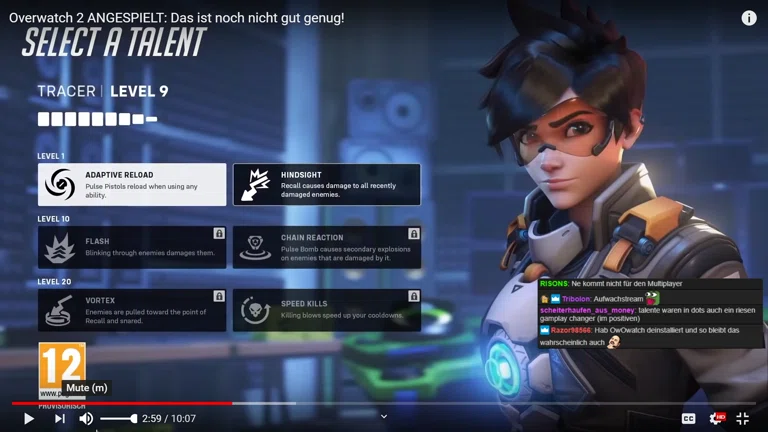
Task: Show video info card
Action: pos(749,18)
